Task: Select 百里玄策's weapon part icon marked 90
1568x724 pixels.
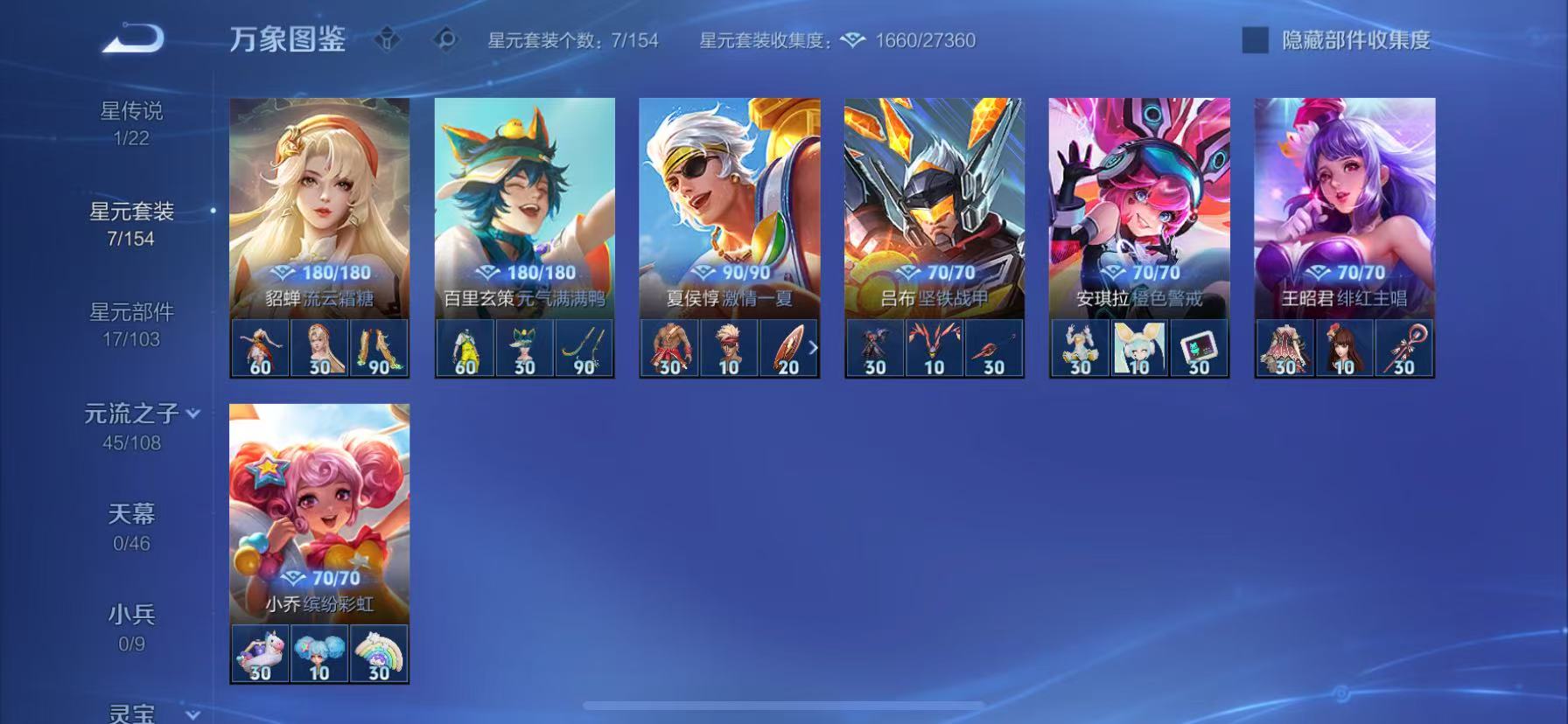Action: click(x=583, y=346)
